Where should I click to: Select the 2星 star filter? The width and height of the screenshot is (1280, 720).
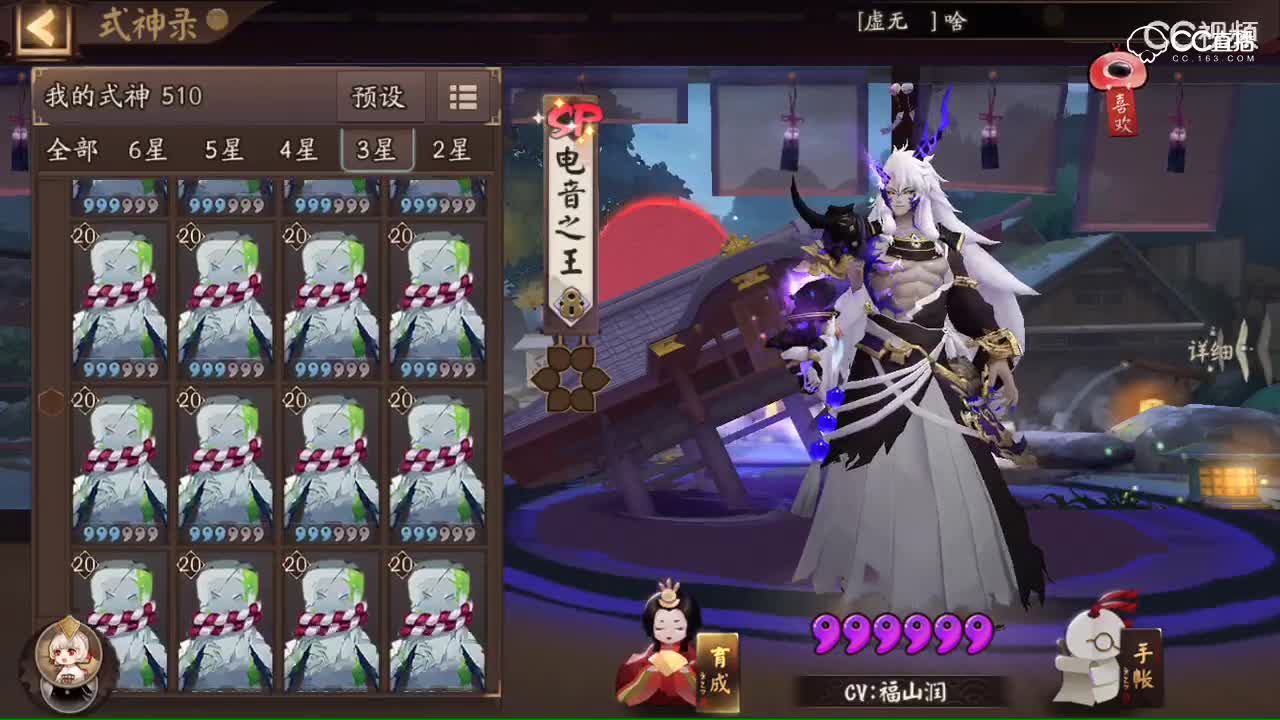[451, 151]
